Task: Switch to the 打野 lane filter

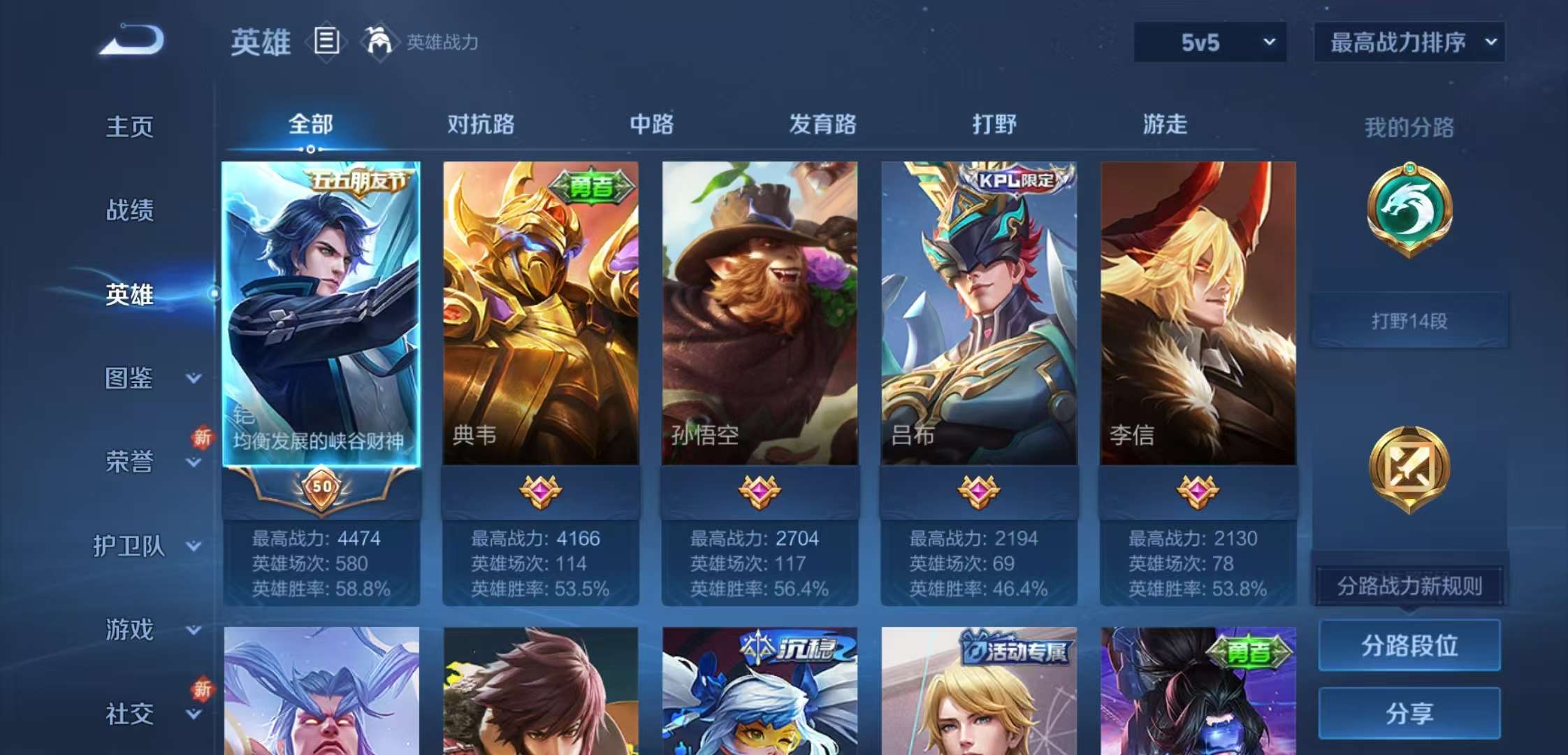Action: pos(992,124)
